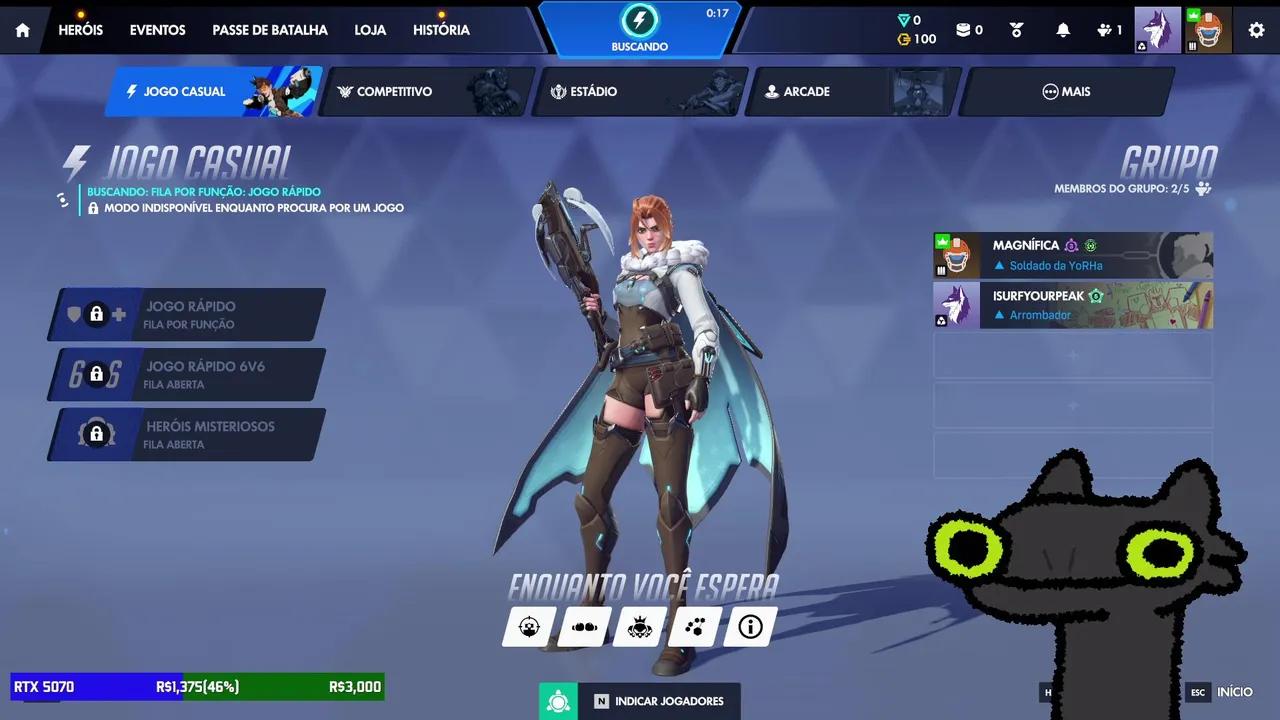Open the custom game waiting option

tap(694, 626)
